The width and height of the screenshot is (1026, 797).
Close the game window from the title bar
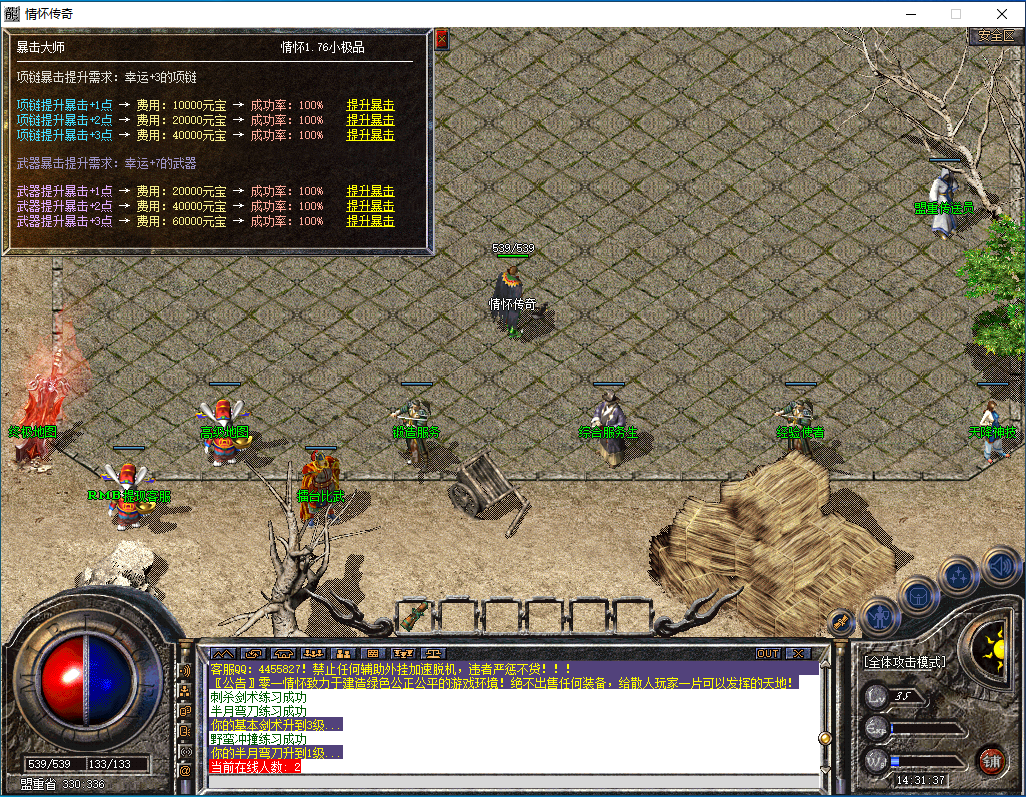click(1001, 14)
